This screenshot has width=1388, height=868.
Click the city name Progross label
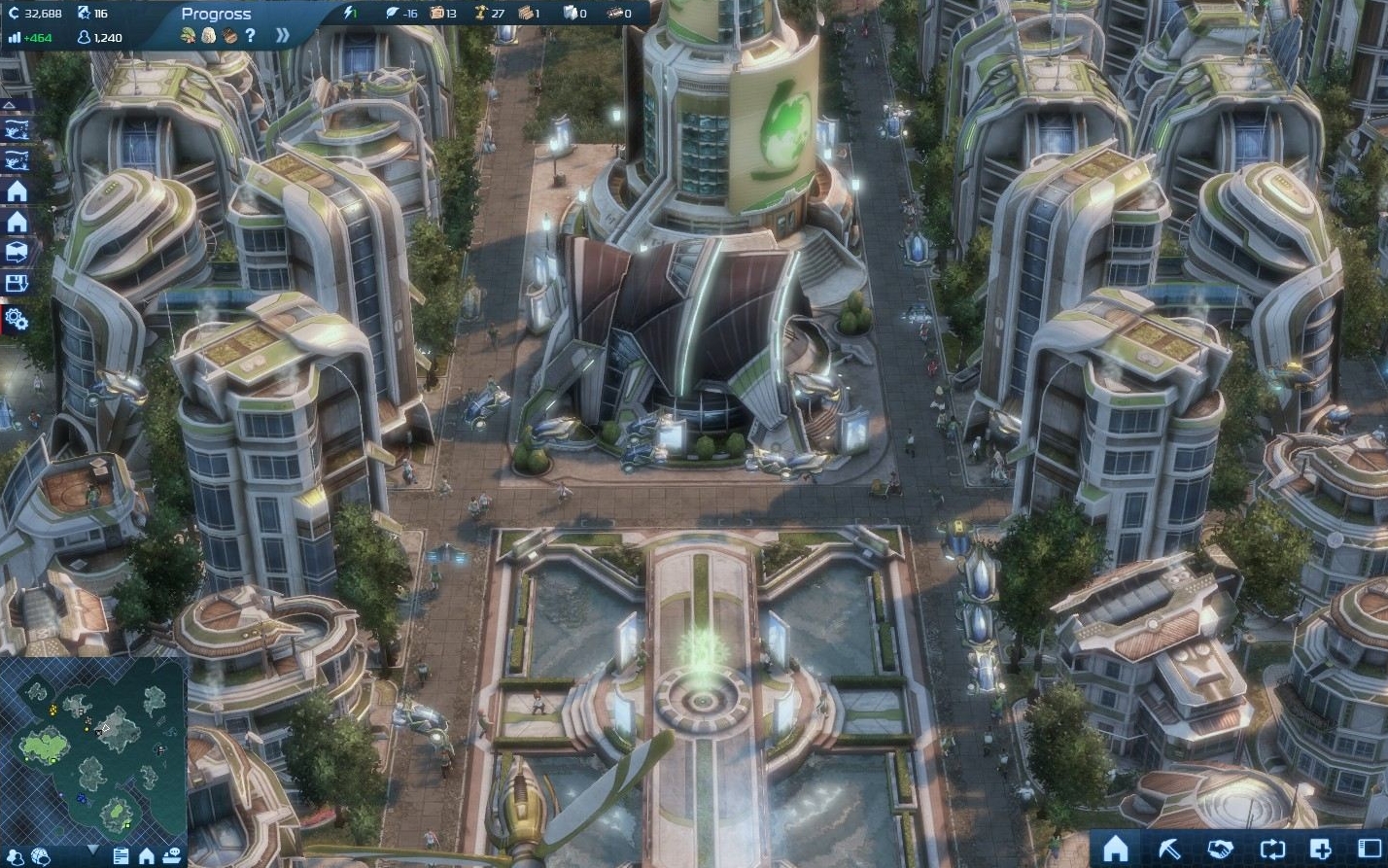pos(216,14)
